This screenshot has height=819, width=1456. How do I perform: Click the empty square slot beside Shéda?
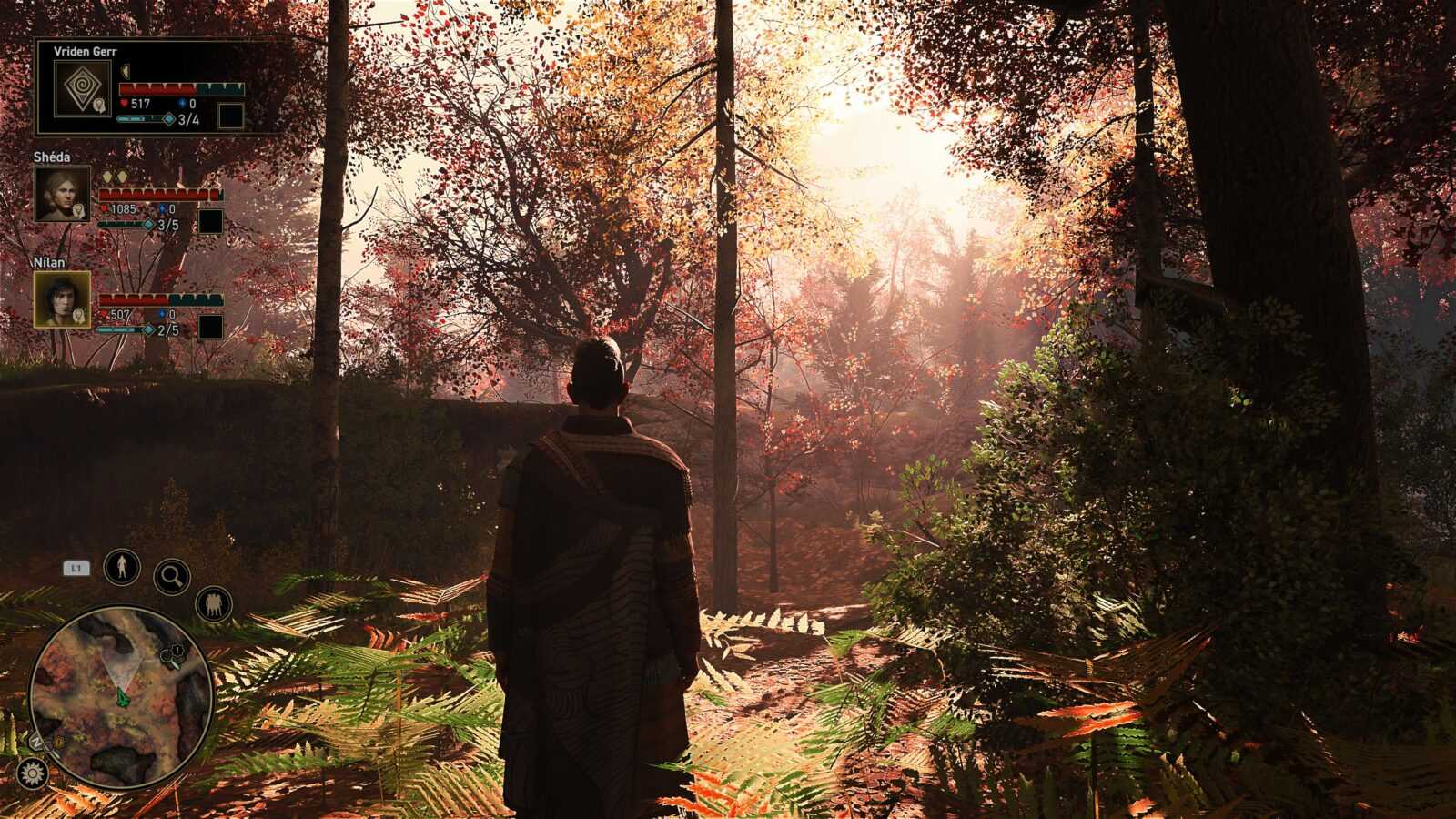210,221
